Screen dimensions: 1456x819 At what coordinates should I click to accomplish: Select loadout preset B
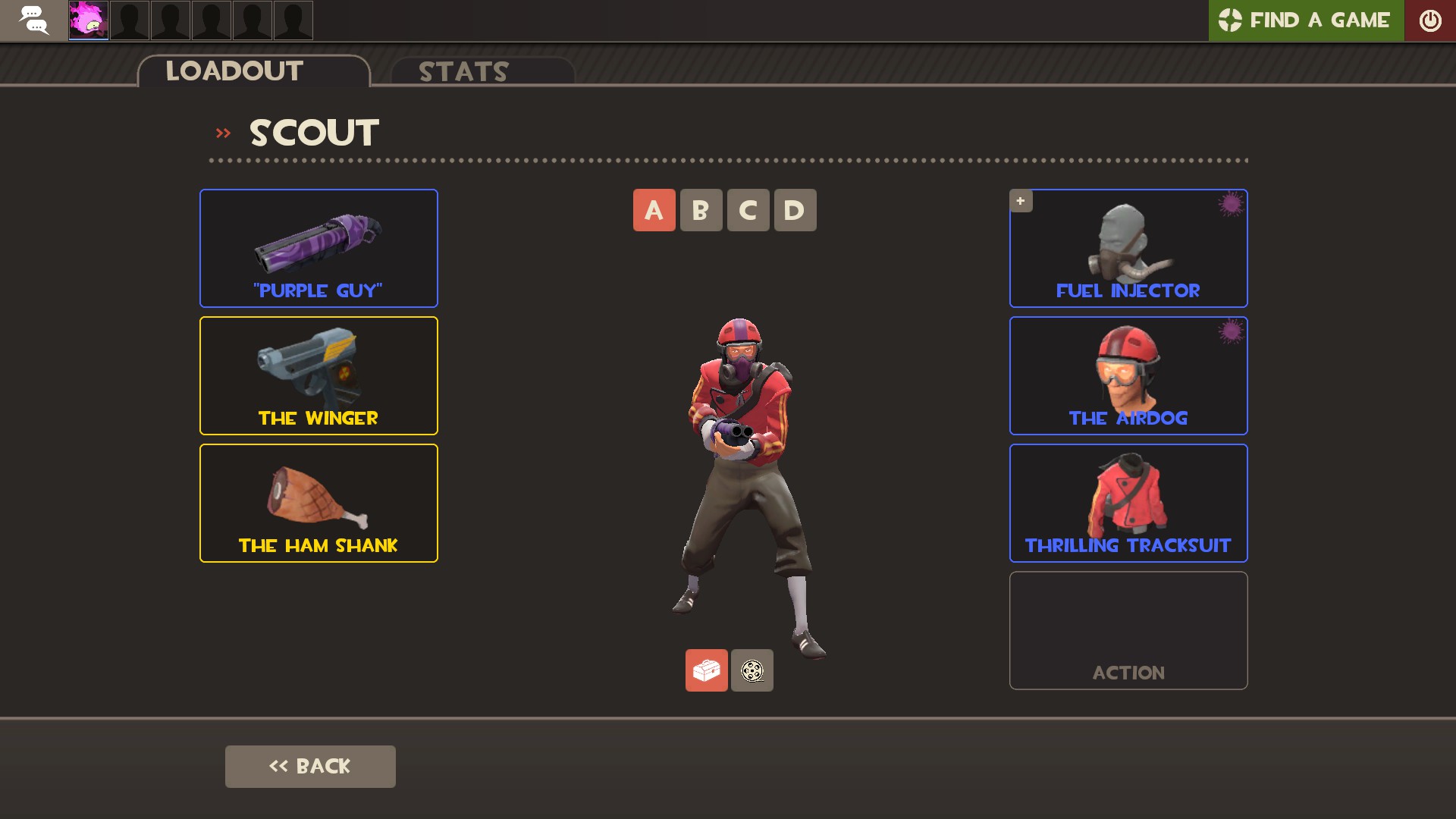(701, 210)
